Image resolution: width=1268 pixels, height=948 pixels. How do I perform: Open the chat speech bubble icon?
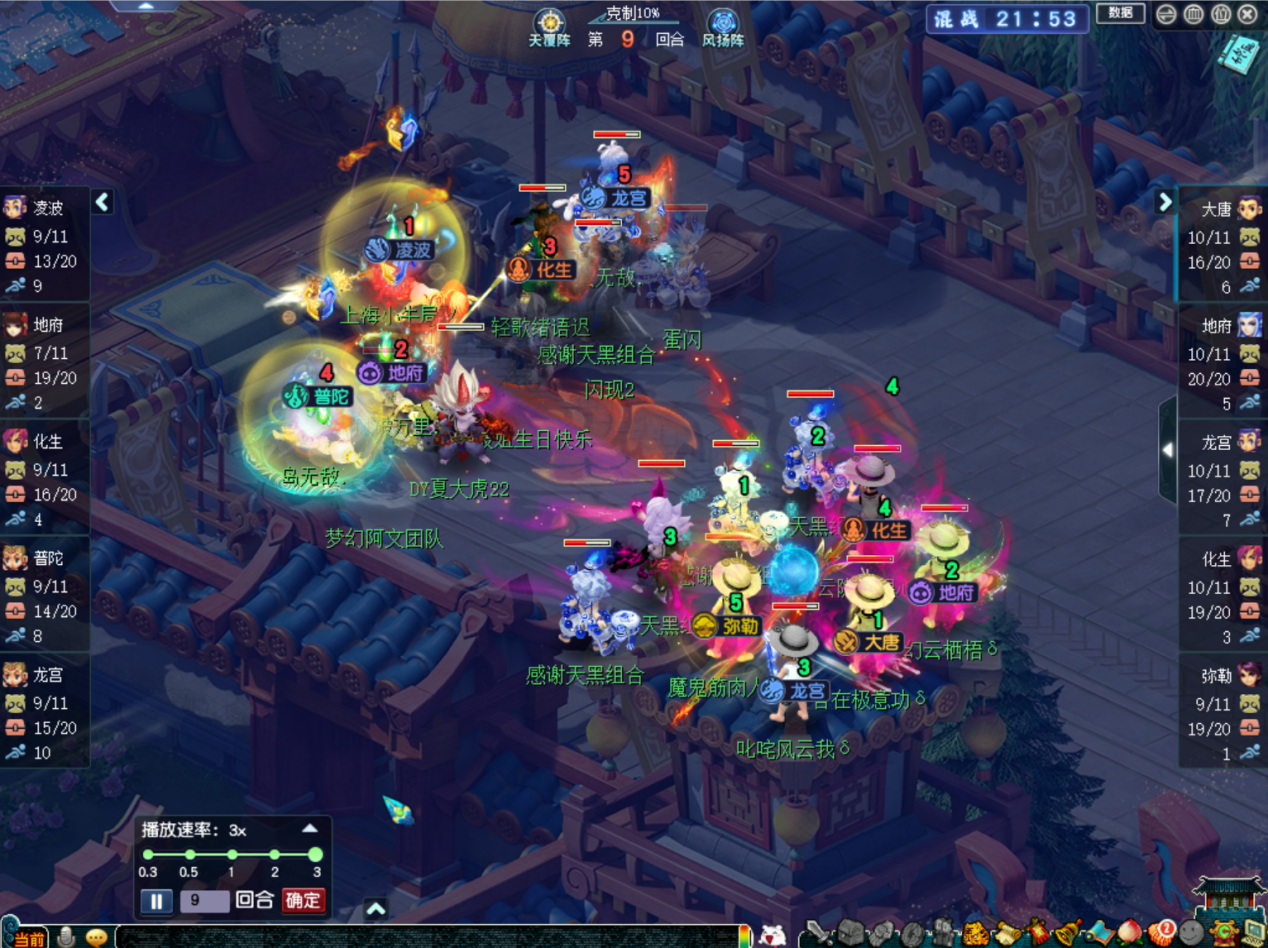96,938
